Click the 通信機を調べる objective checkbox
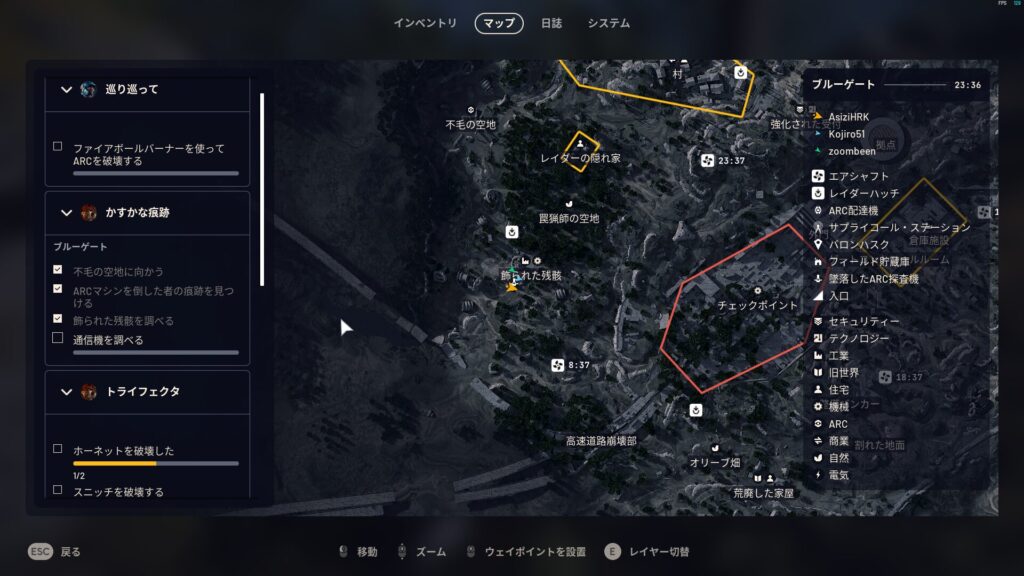Image resolution: width=1024 pixels, height=576 pixels. click(x=58, y=339)
